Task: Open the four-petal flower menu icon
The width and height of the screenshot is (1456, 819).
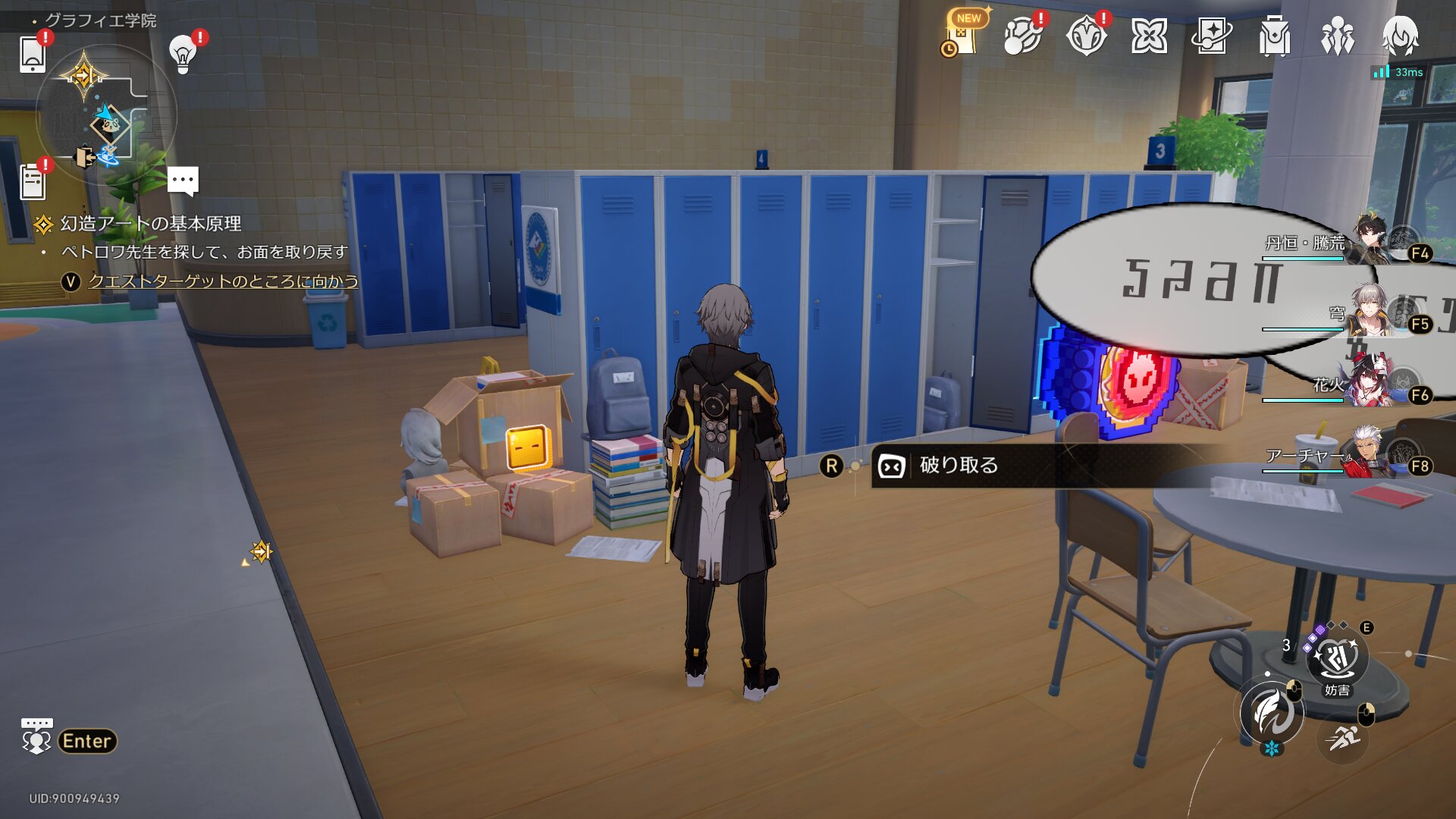Action: (1149, 36)
